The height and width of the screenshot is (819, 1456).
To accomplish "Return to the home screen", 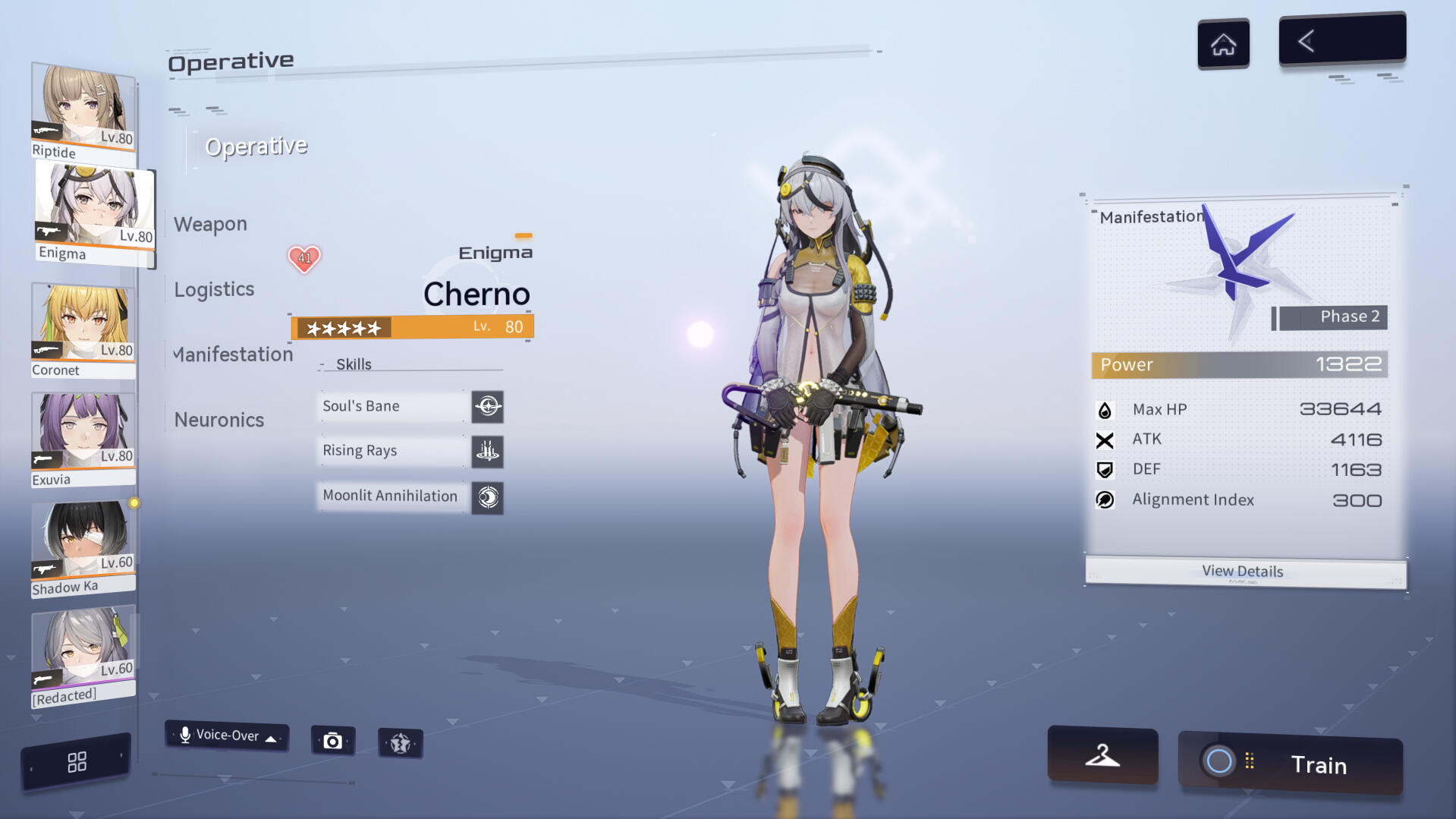I will [x=1223, y=44].
